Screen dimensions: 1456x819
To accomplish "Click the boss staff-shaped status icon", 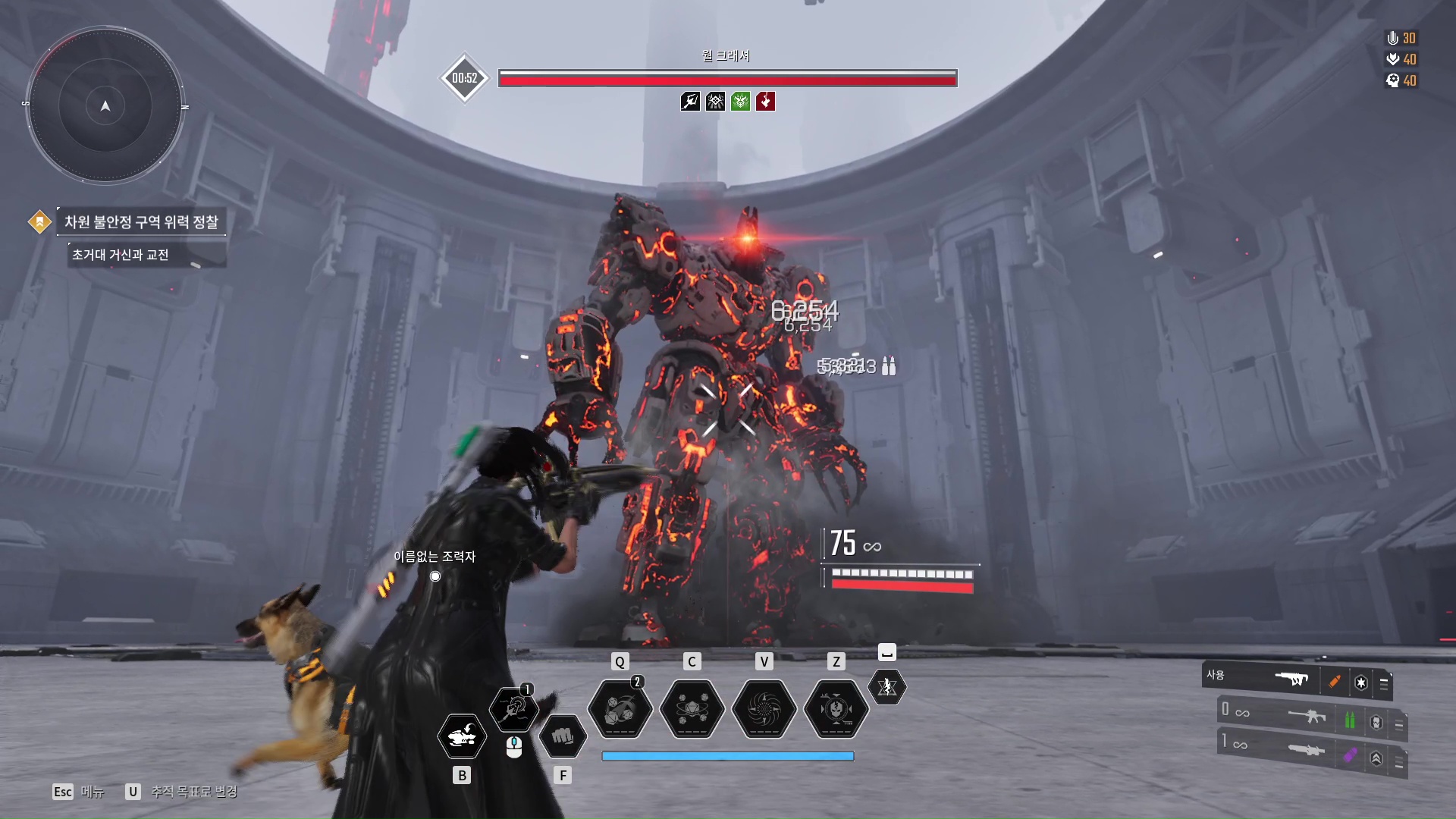I will 690,102.
